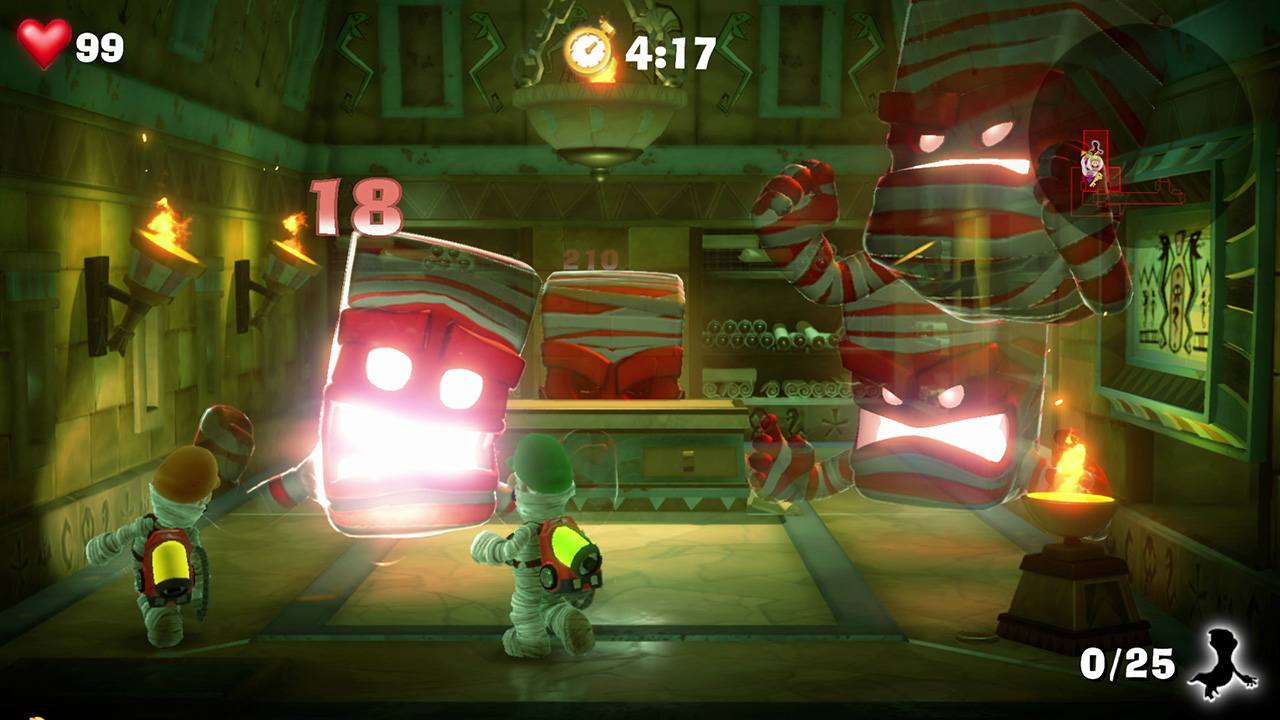The height and width of the screenshot is (720, 1280).
Task: Select the key icon on the minimap
Action: point(1096,179)
